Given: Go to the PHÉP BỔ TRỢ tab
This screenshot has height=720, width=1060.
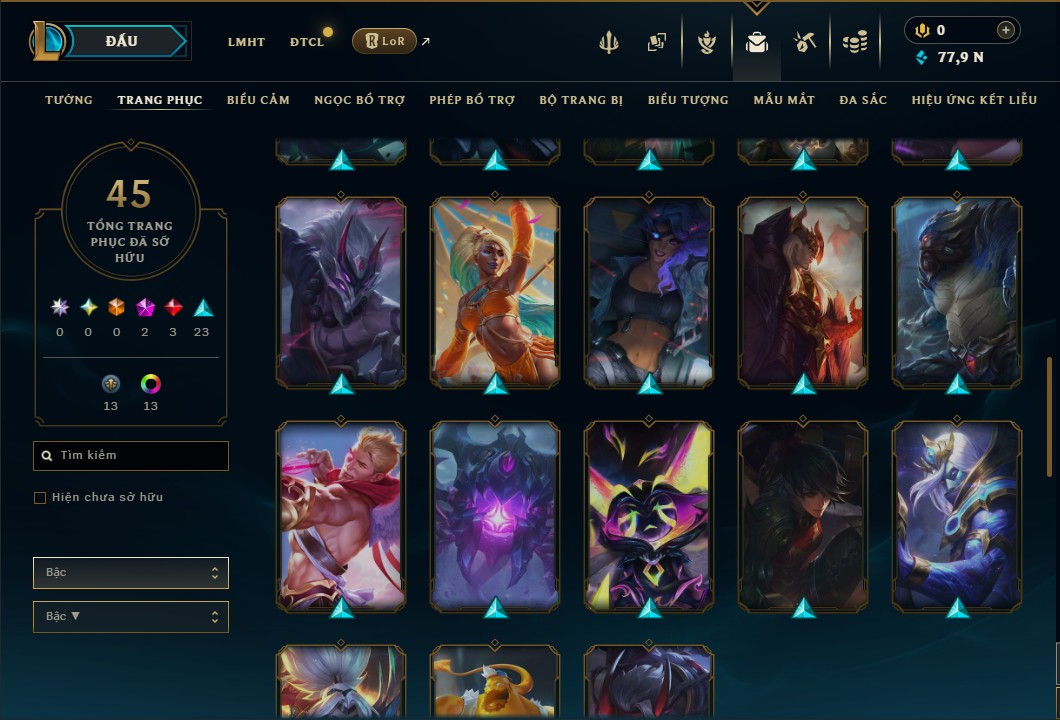Looking at the screenshot, I should tap(472, 100).
